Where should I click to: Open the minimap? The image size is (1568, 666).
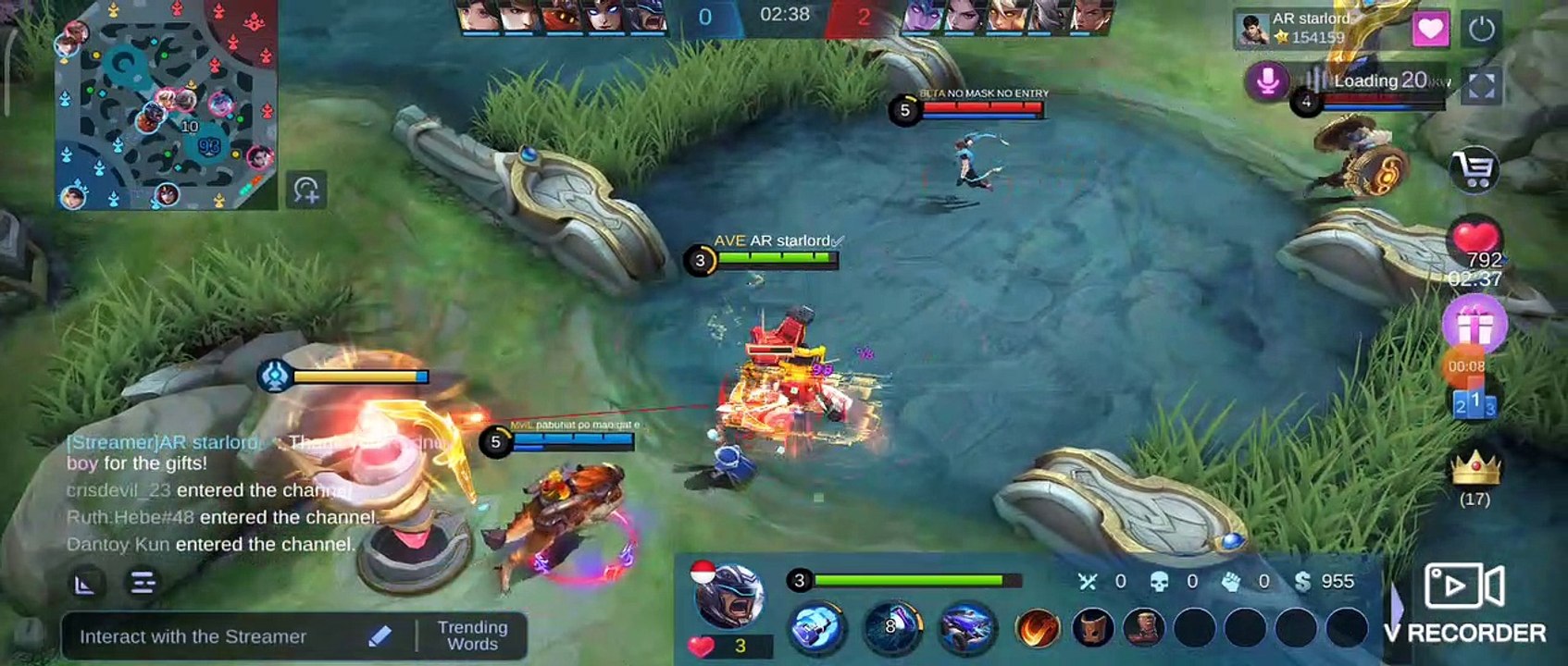tap(167, 104)
